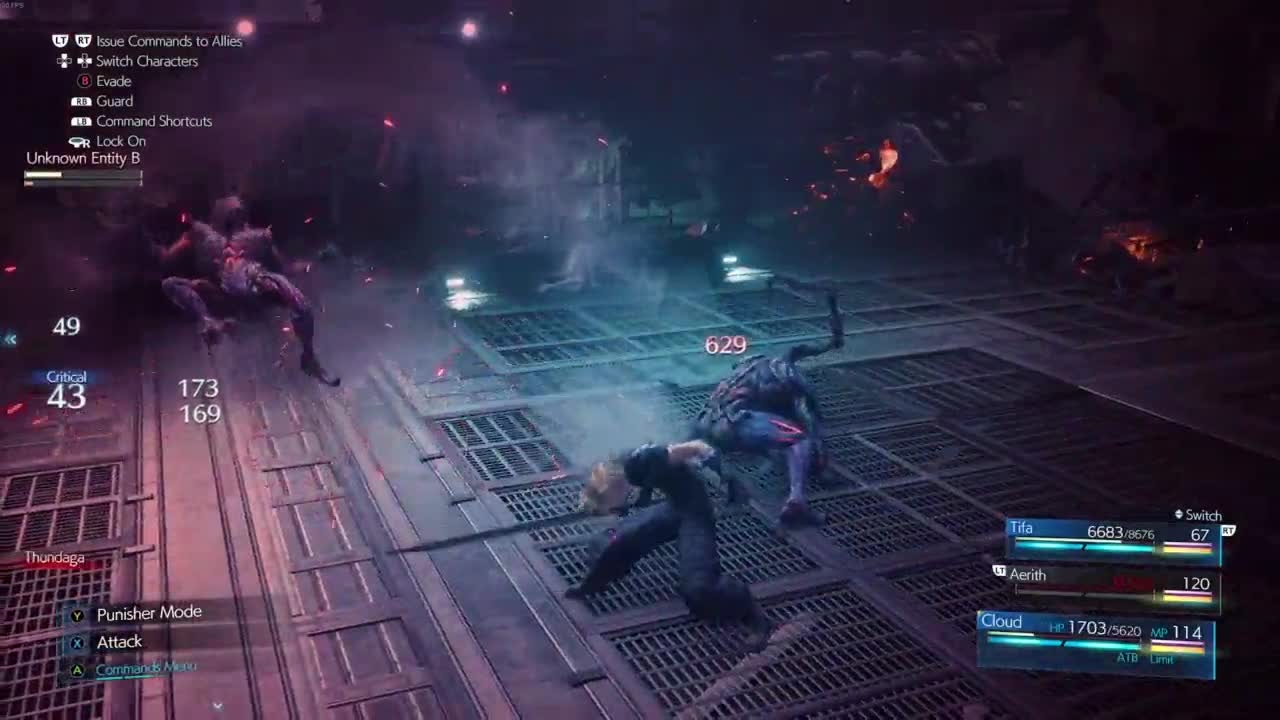Select the Punisher Mode command
Screen dimensions: 1280x720
point(148,613)
